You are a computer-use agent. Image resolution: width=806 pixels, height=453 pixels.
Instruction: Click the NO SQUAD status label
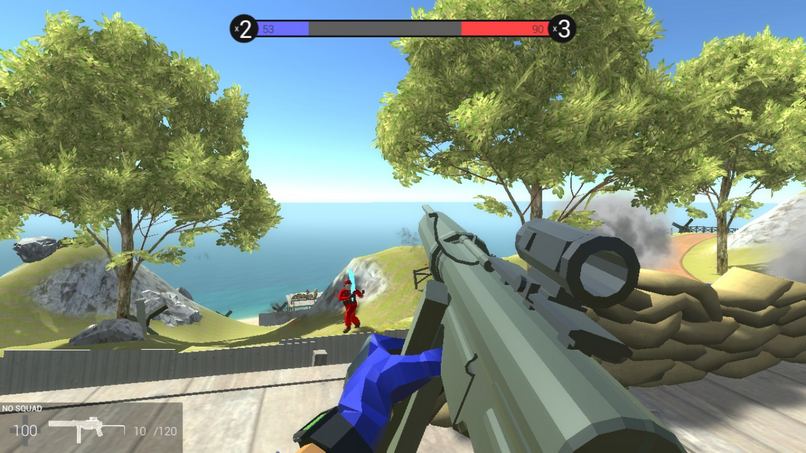click(x=20, y=409)
